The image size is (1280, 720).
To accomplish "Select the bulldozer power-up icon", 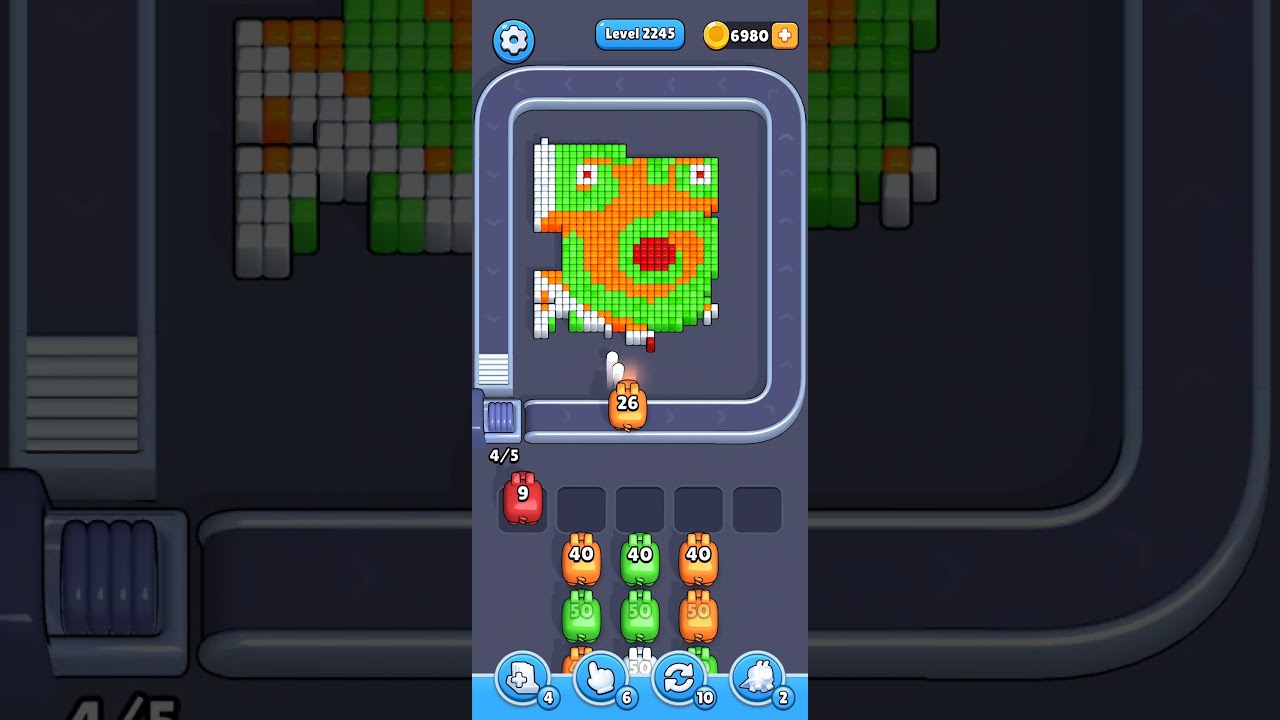I will click(x=757, y=678).
